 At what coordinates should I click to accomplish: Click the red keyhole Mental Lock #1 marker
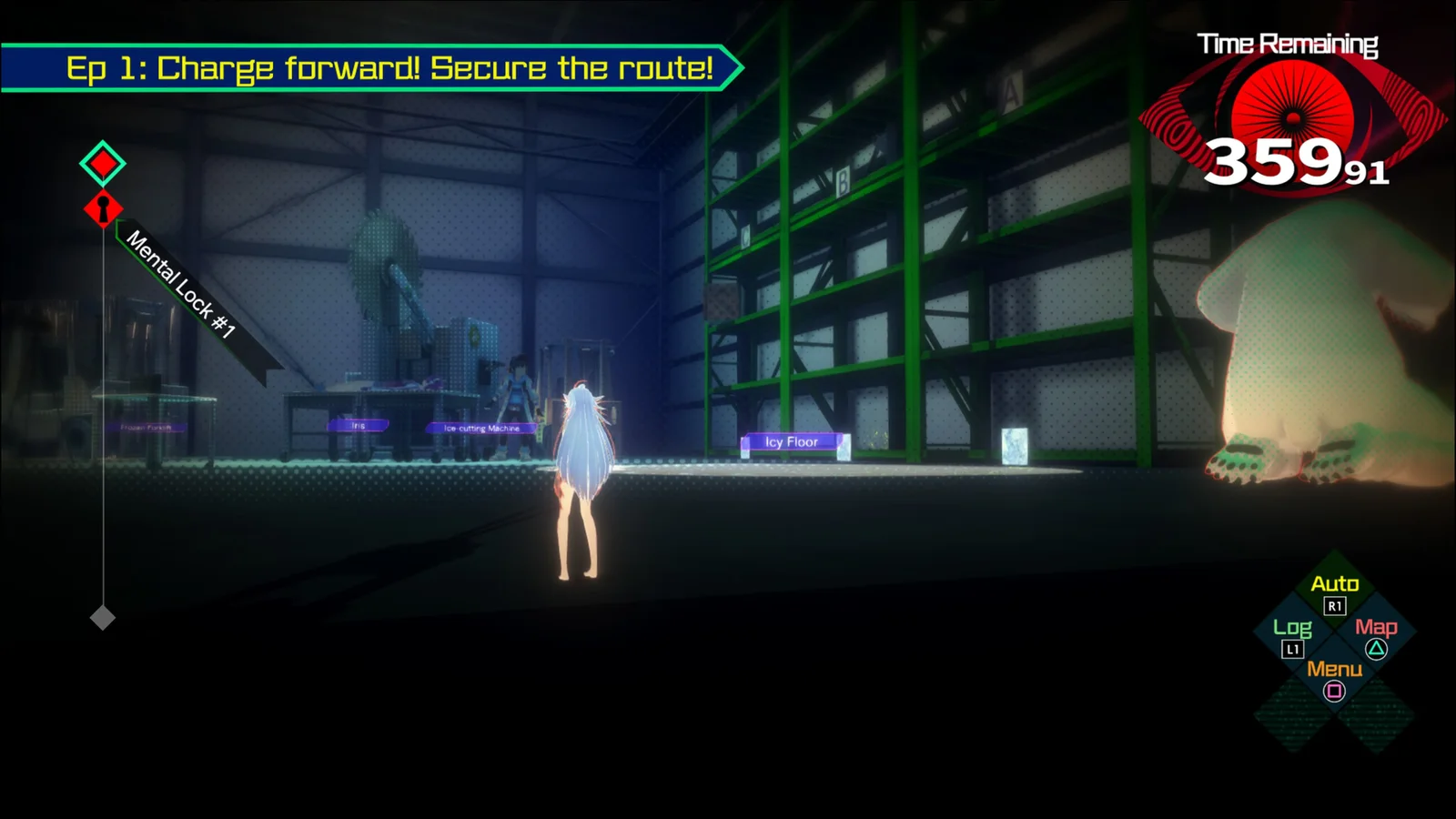coord(103,209)
